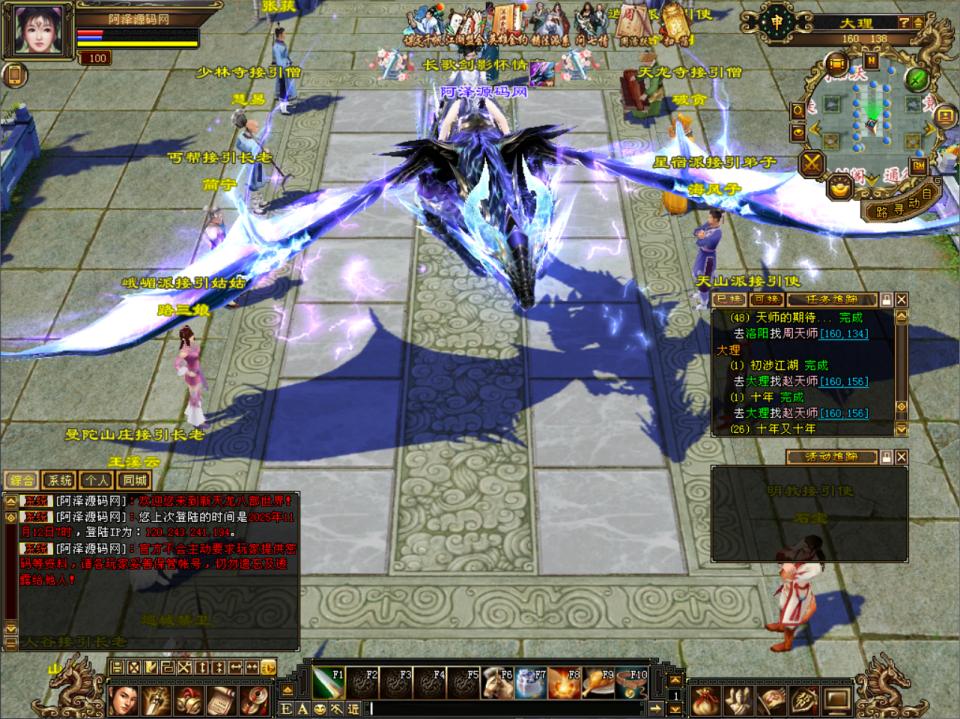Switch to the 已接 accepted quests tab
960x719 pixels.
point(730,299)
